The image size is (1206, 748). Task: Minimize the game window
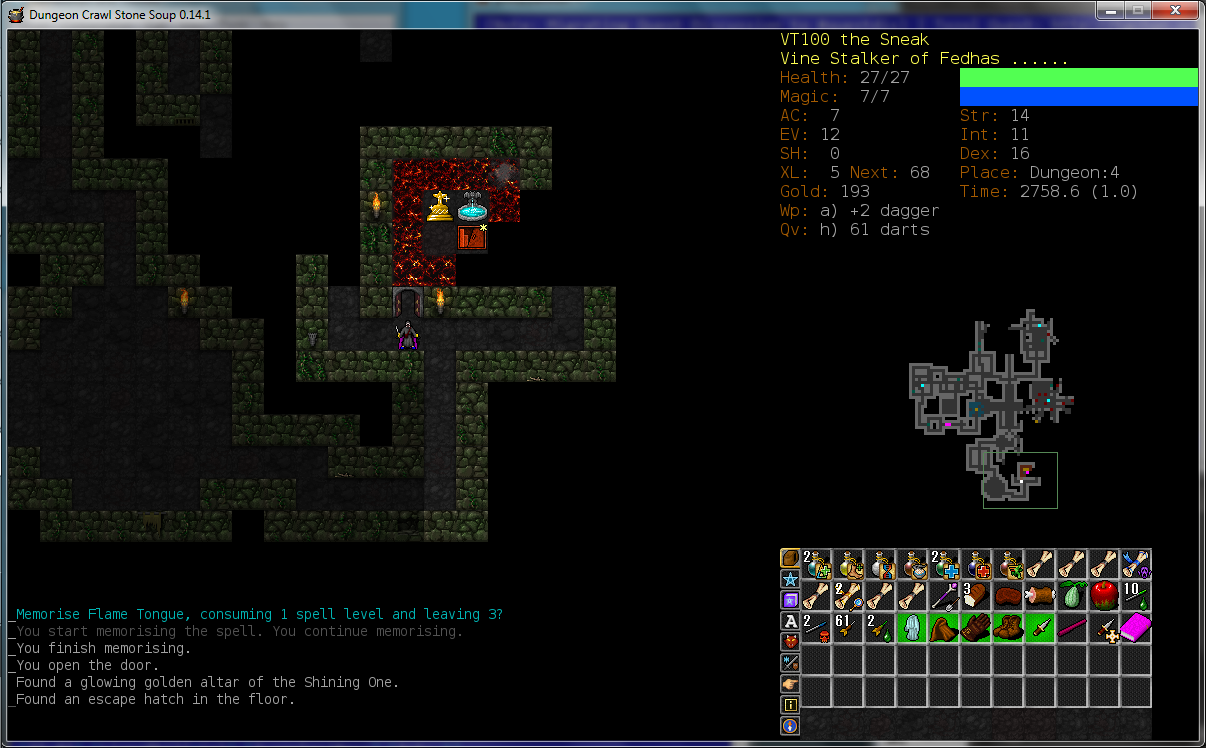(1110, 11)
